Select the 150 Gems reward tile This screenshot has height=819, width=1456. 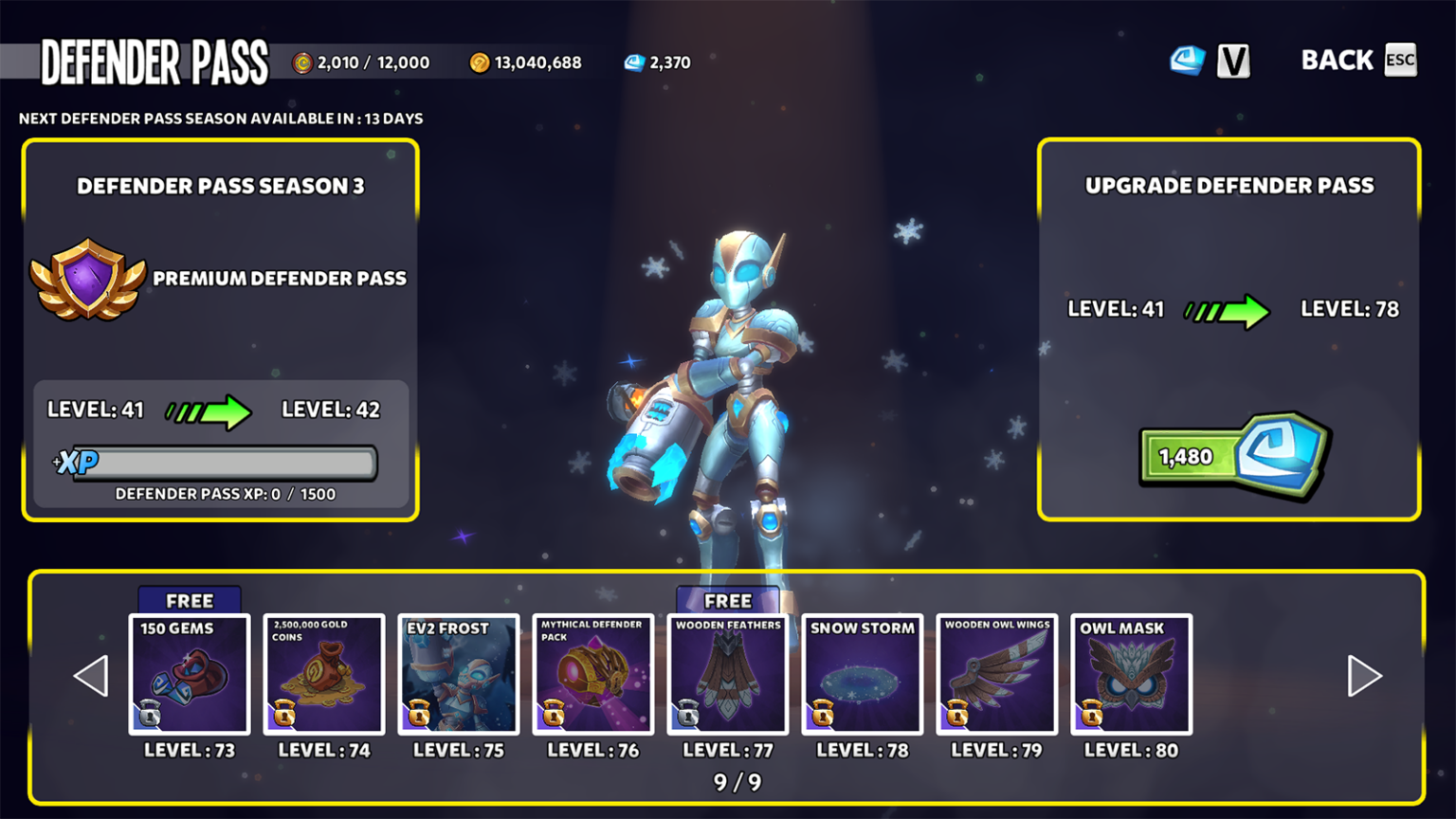pyautogui.click(x=190, y=674)
